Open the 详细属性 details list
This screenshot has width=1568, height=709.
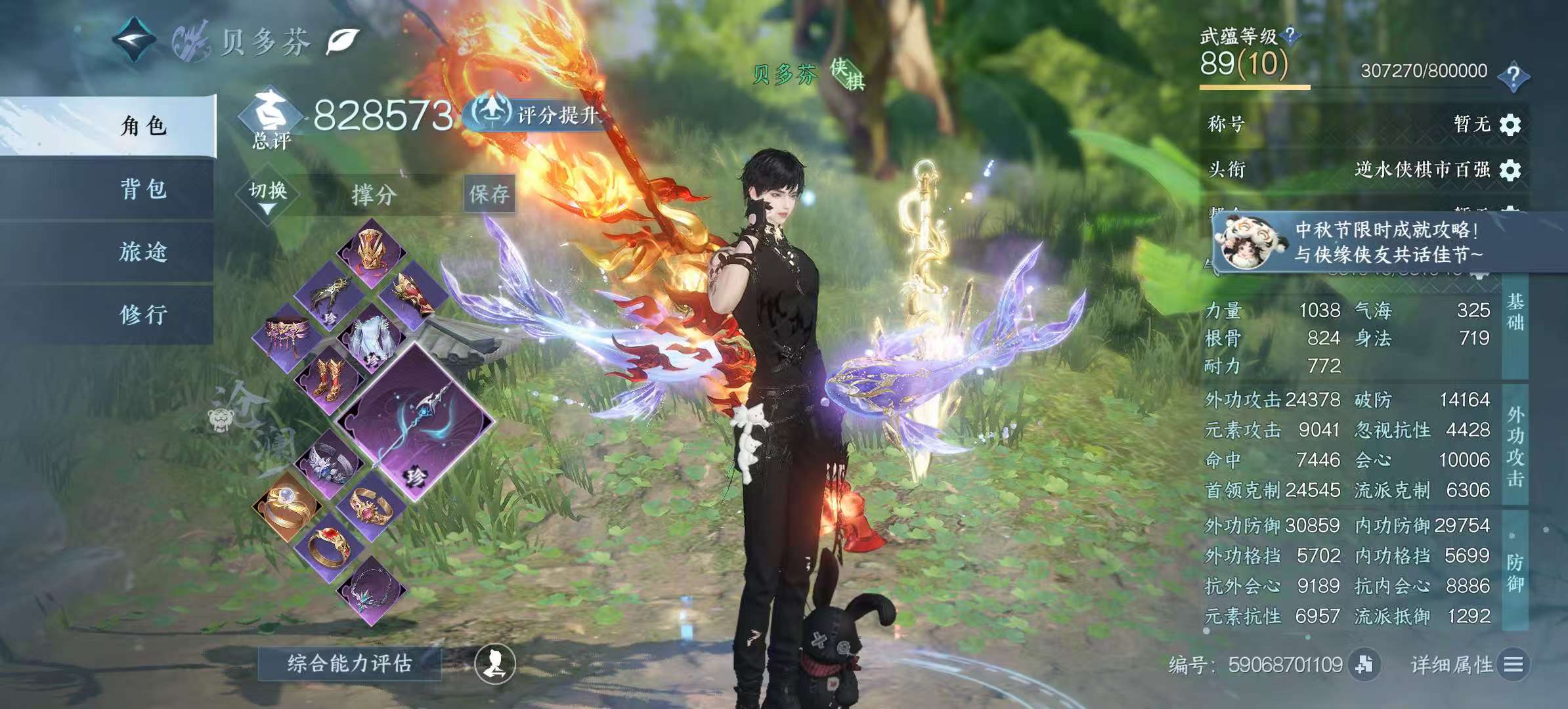1513,665
